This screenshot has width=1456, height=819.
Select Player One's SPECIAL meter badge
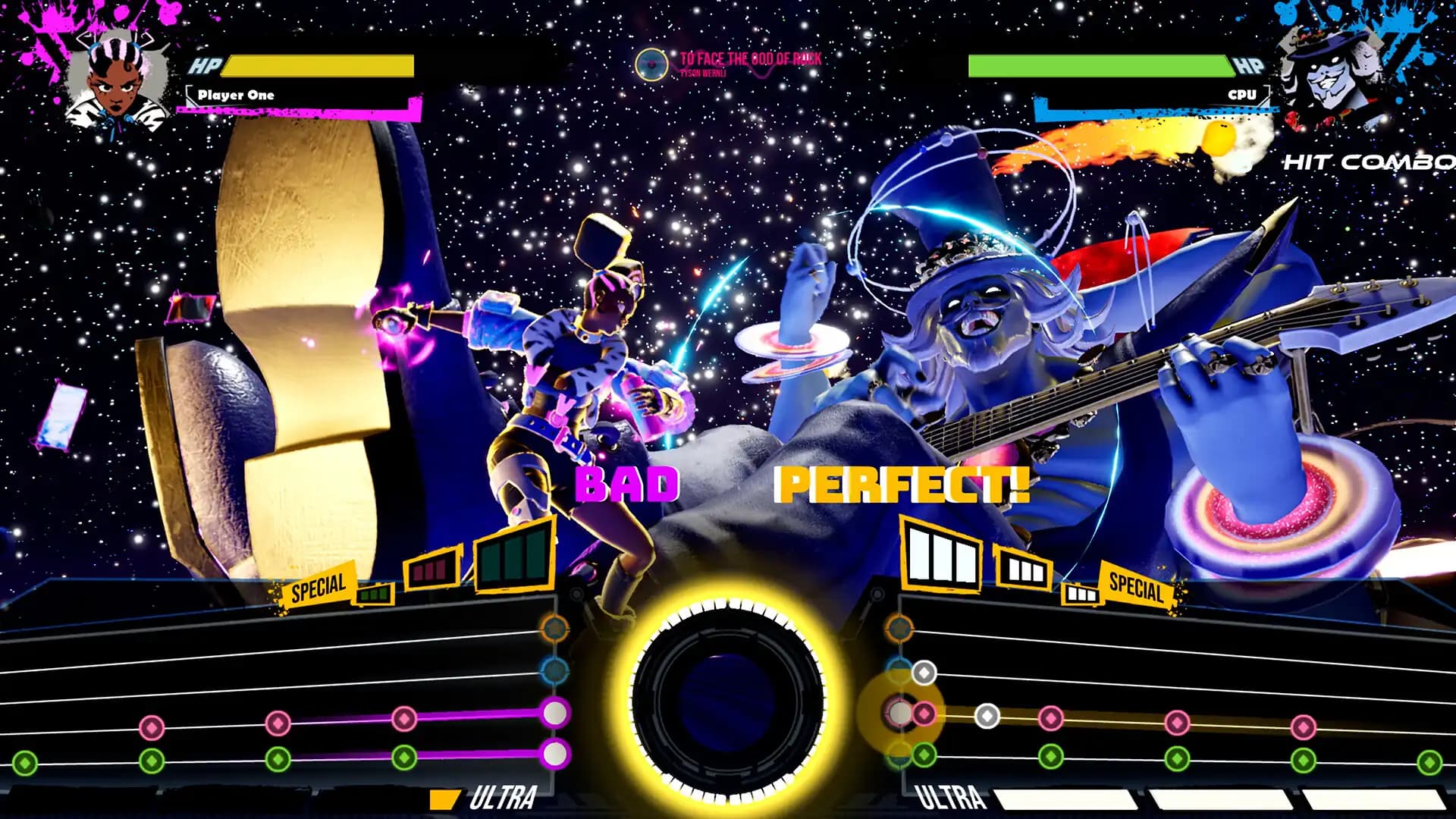tap(318, 588)
